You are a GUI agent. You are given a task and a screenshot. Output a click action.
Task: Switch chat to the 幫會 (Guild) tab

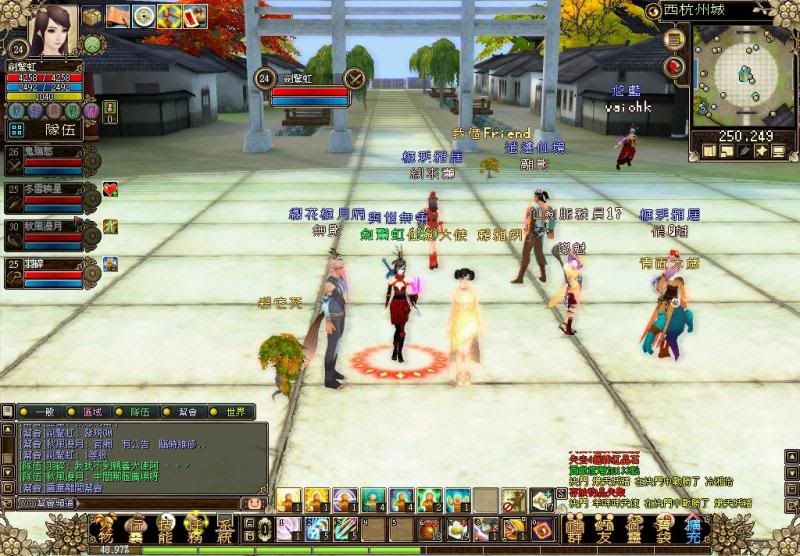click(x=185, y=412)
